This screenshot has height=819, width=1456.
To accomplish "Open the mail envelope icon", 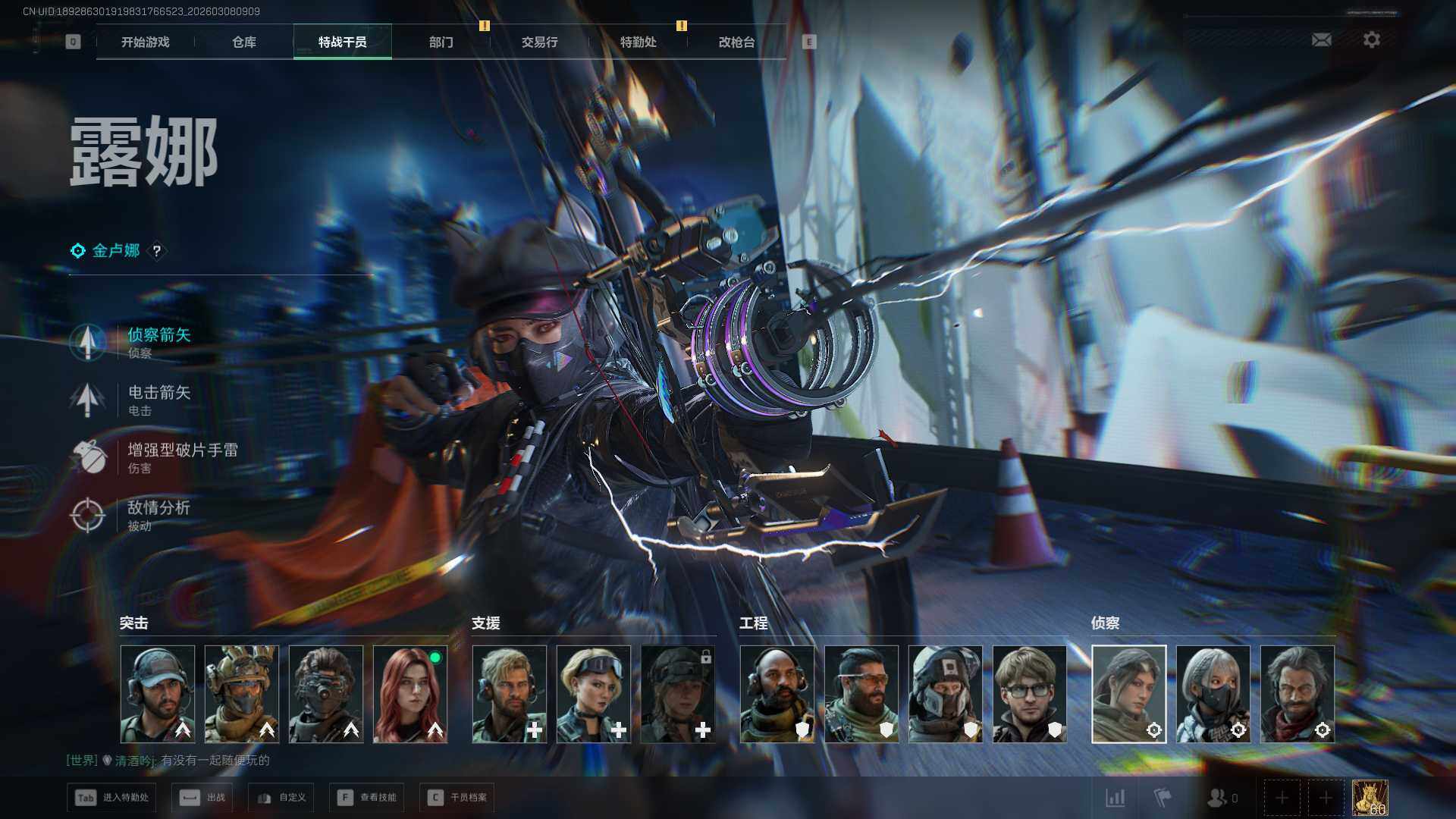I will click(1322, 39).
